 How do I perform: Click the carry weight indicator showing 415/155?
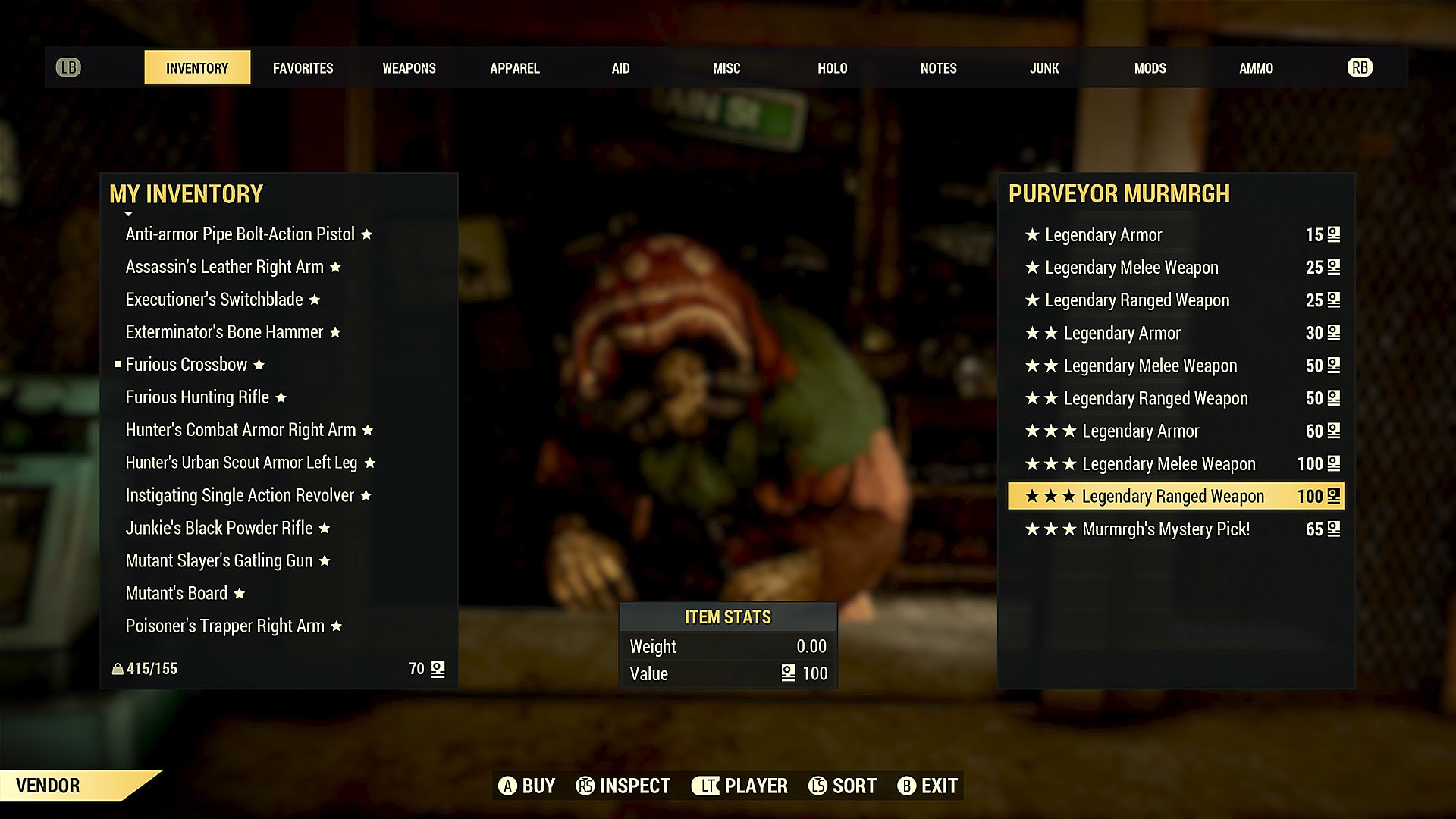click(144, 668)
